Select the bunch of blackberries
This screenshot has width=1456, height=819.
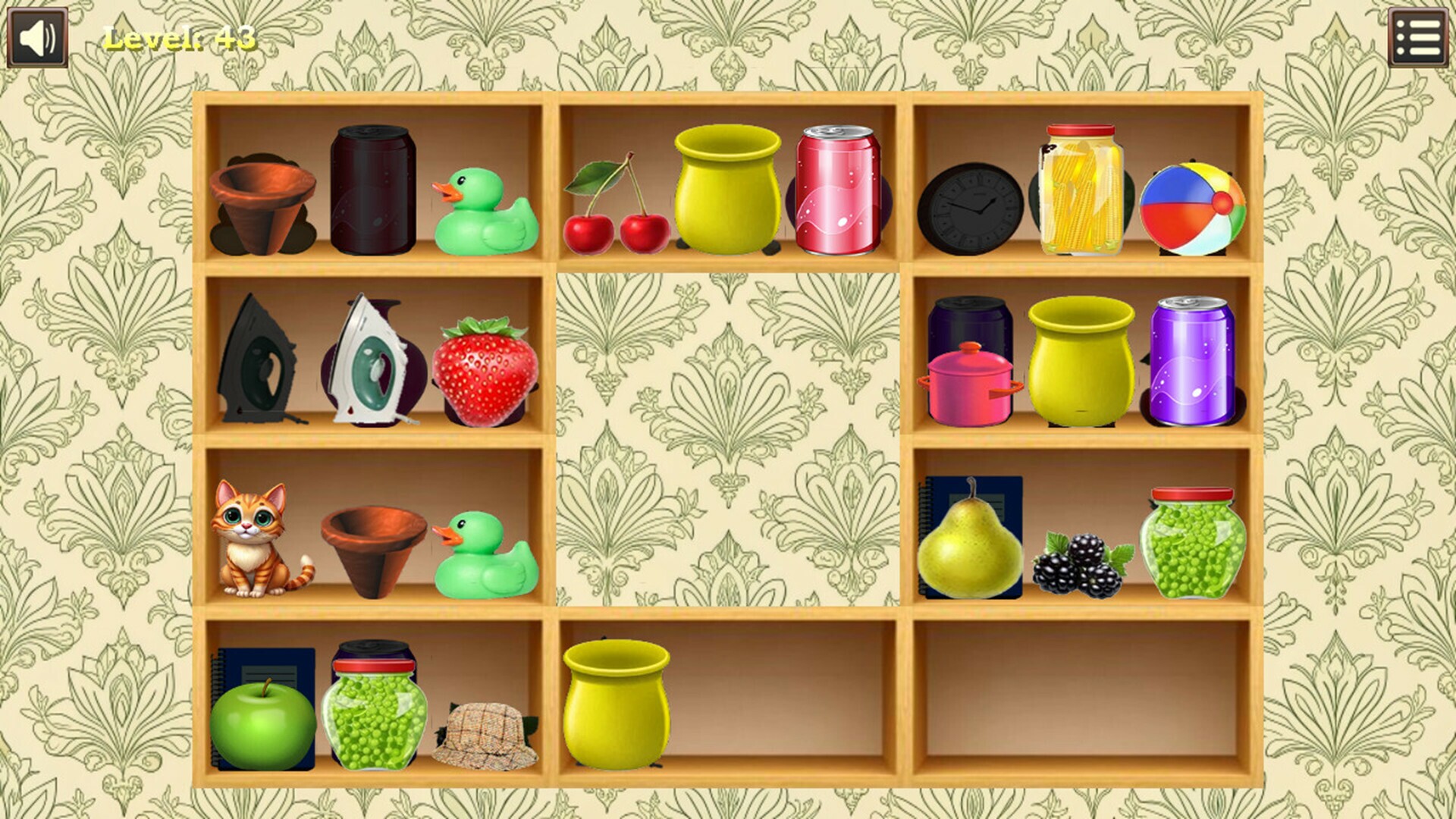click(1081, 565)
